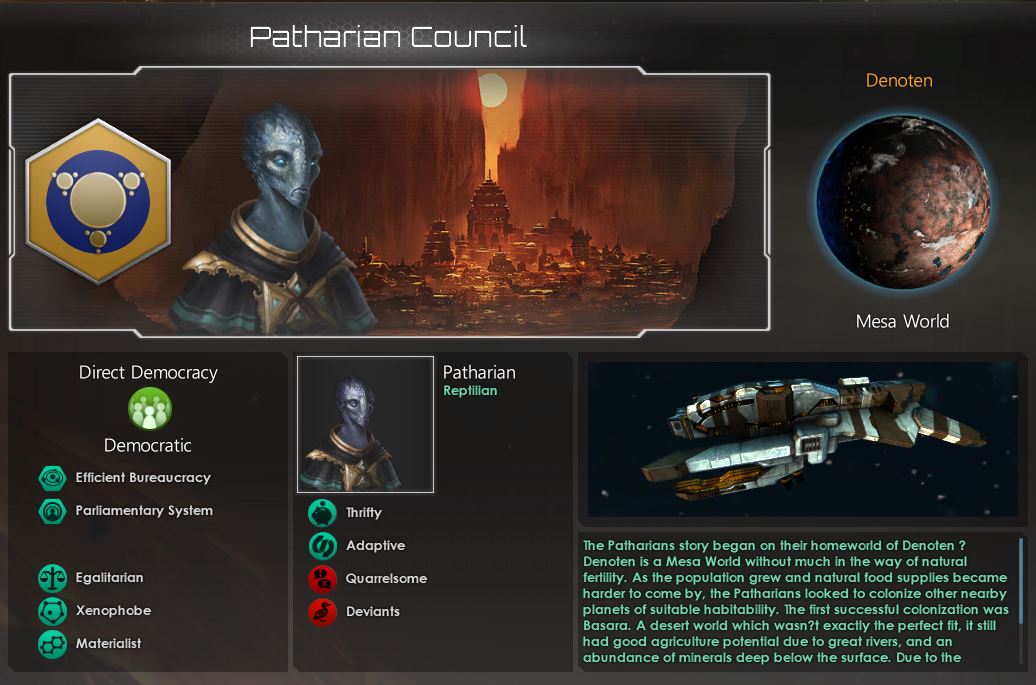This screenshot has width=1036, height=685.
Task: Click the Parliamentary System civic icon
Action: (x=52, y=511)
